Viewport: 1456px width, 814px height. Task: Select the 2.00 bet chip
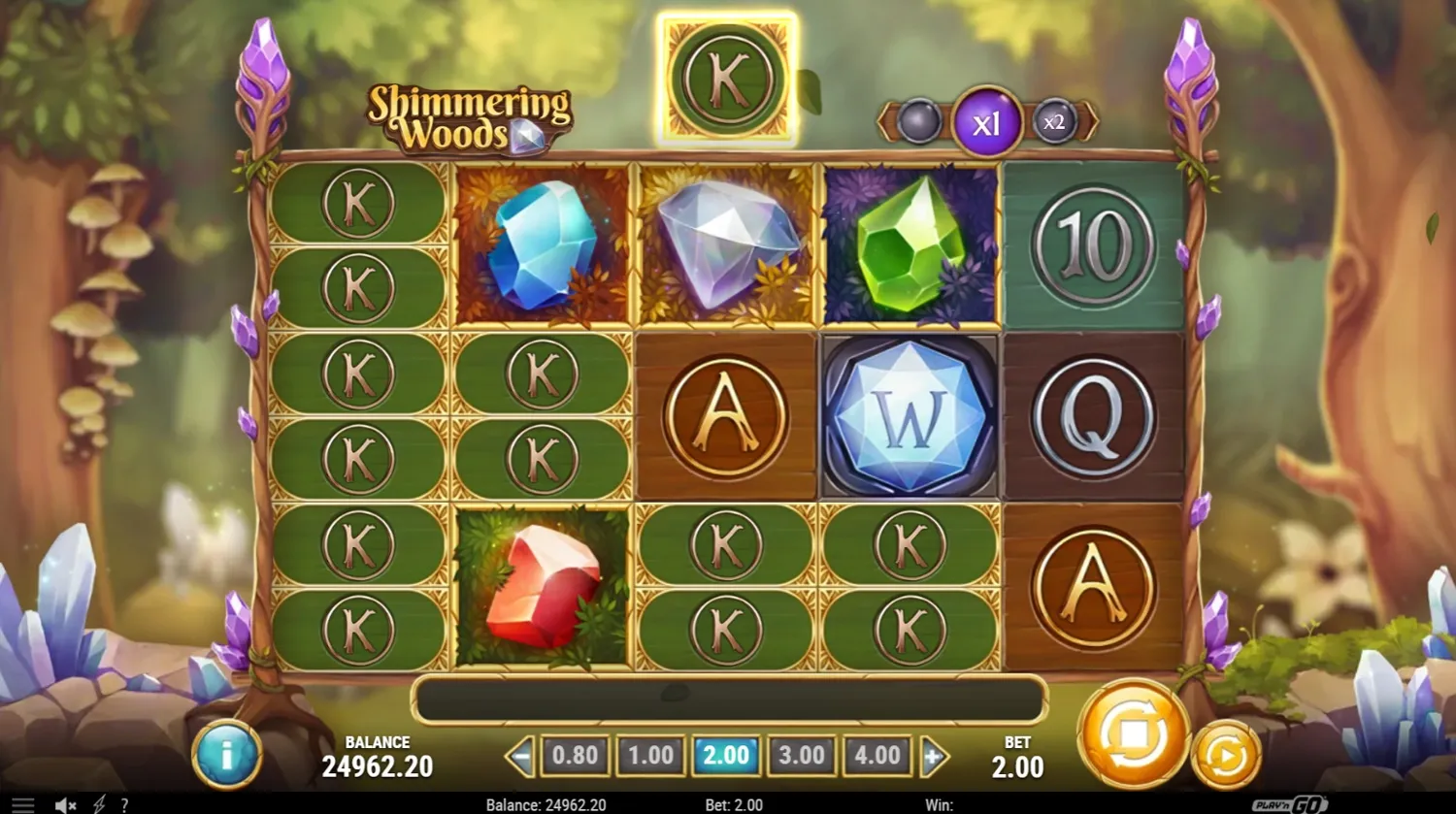tap(726, 754)
